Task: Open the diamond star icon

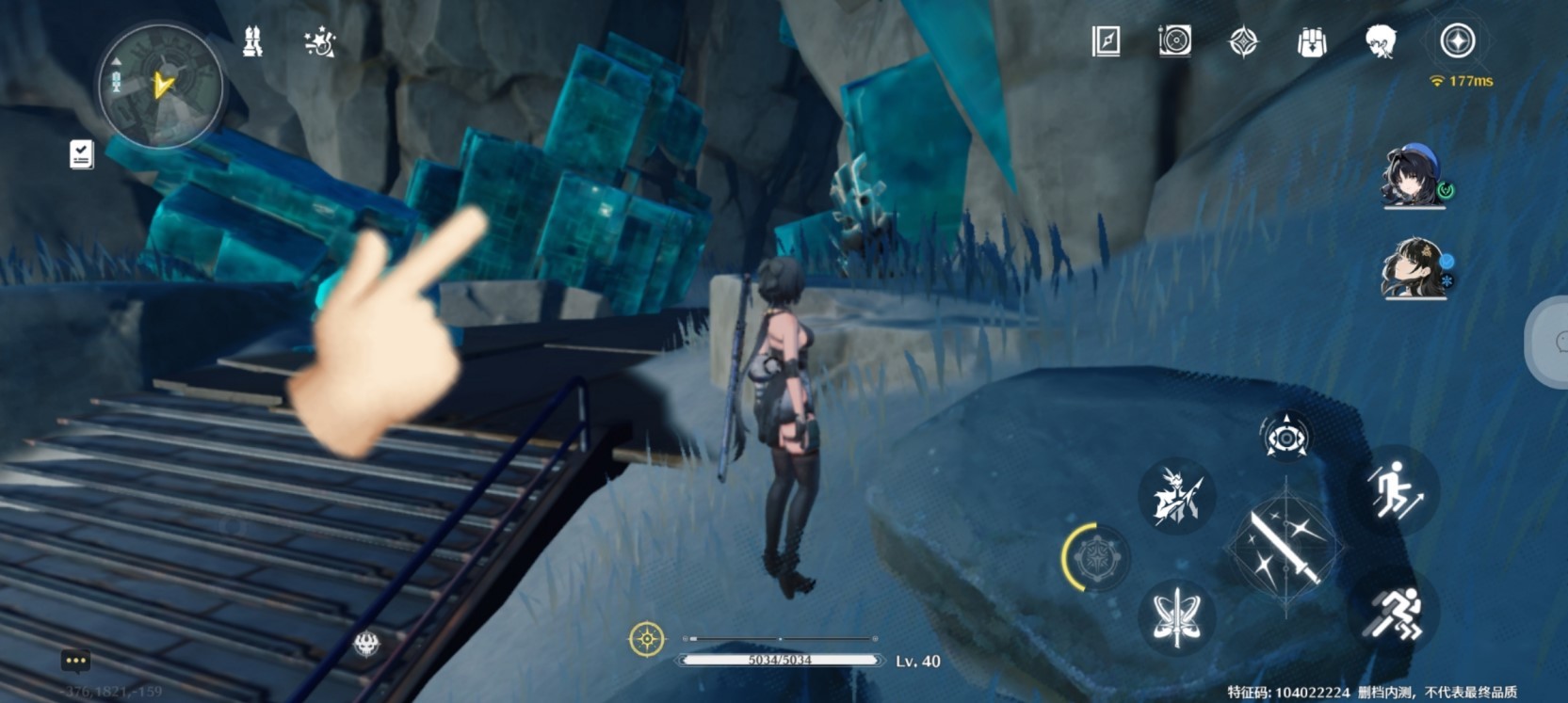Action: pos(1243,41)
